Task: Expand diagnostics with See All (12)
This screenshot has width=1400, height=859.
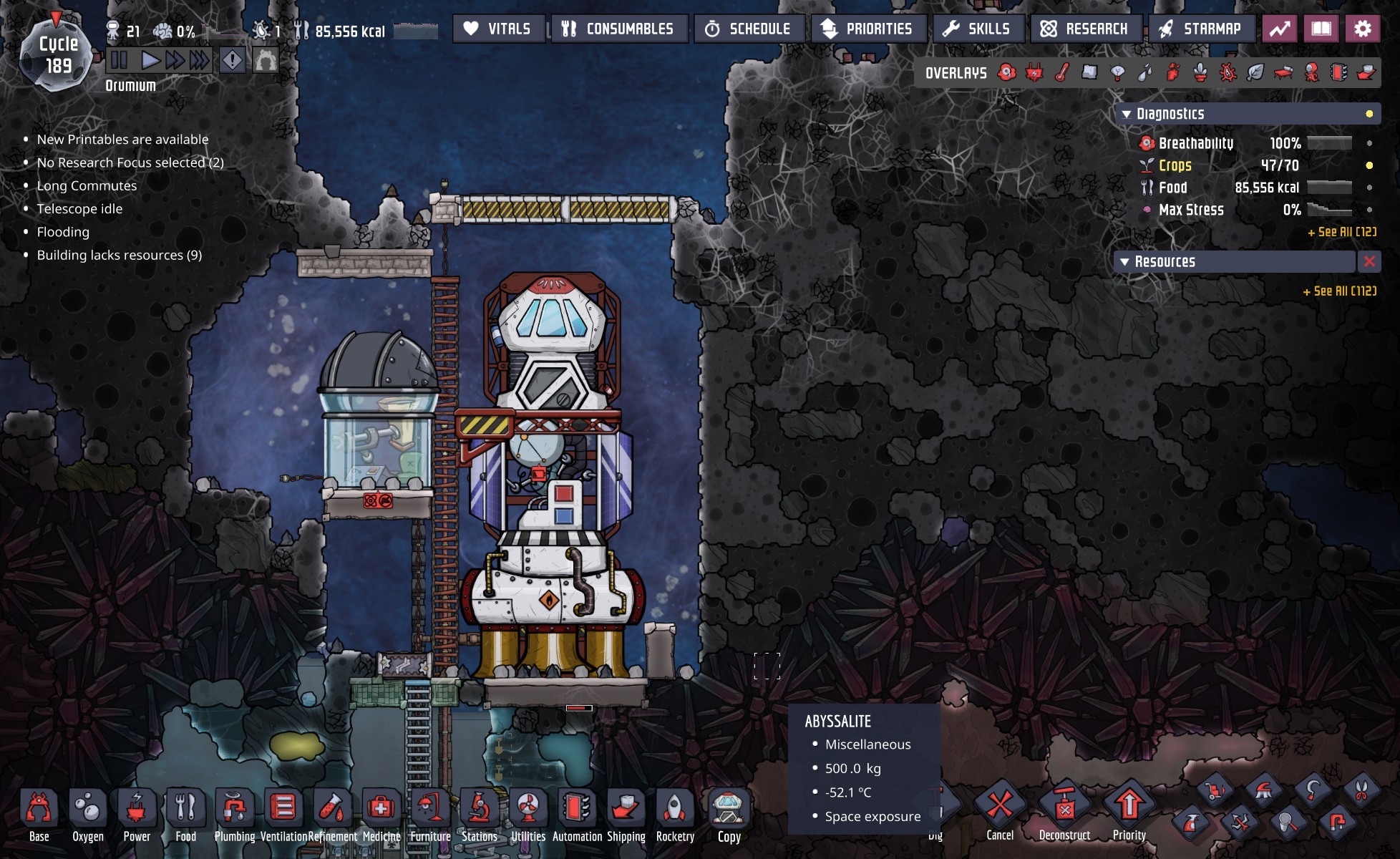Action: tap(1342, 232)
